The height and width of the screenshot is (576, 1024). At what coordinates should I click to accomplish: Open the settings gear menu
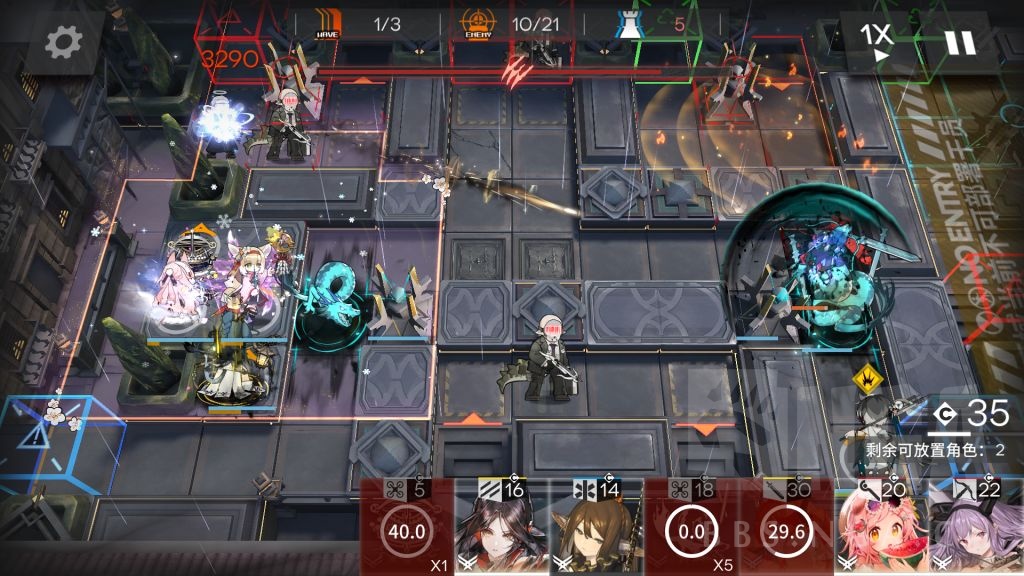click(x=64, y=42)
